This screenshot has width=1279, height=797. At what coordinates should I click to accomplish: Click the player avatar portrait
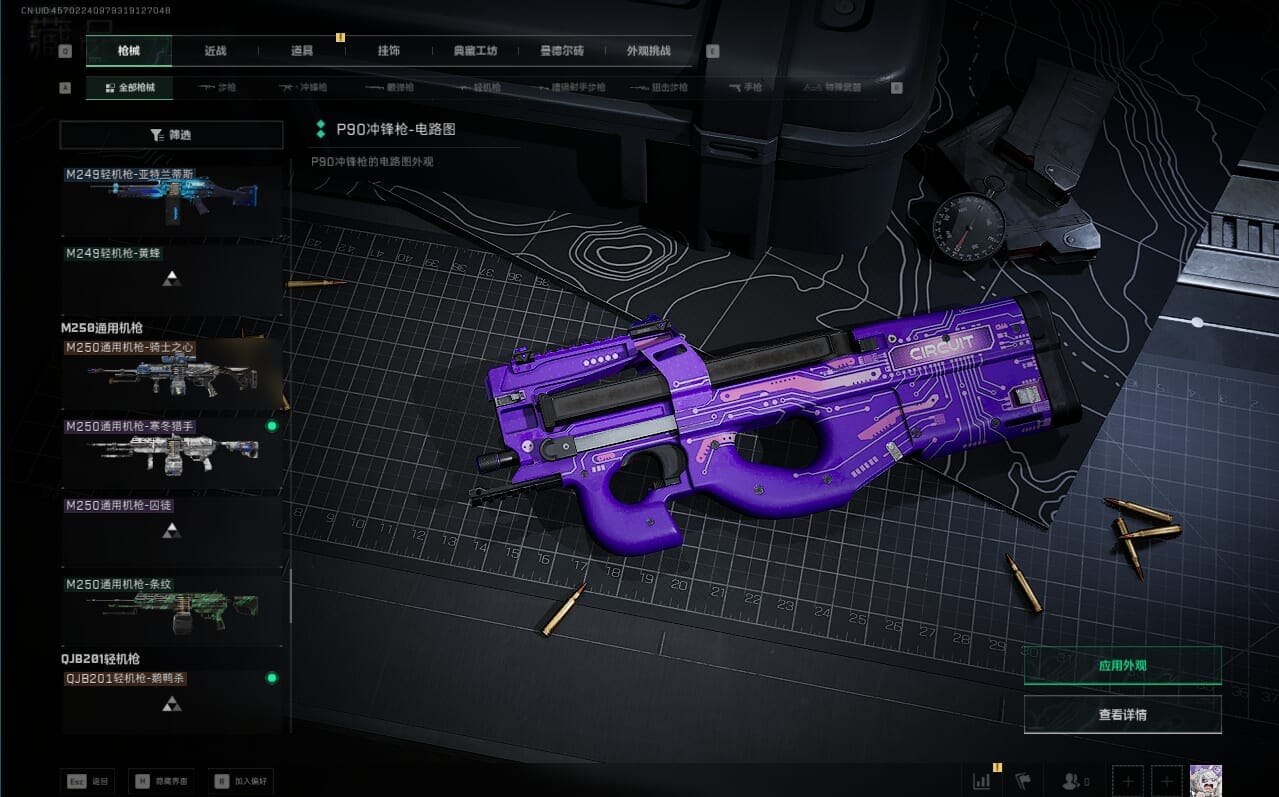coord(1205,781)
